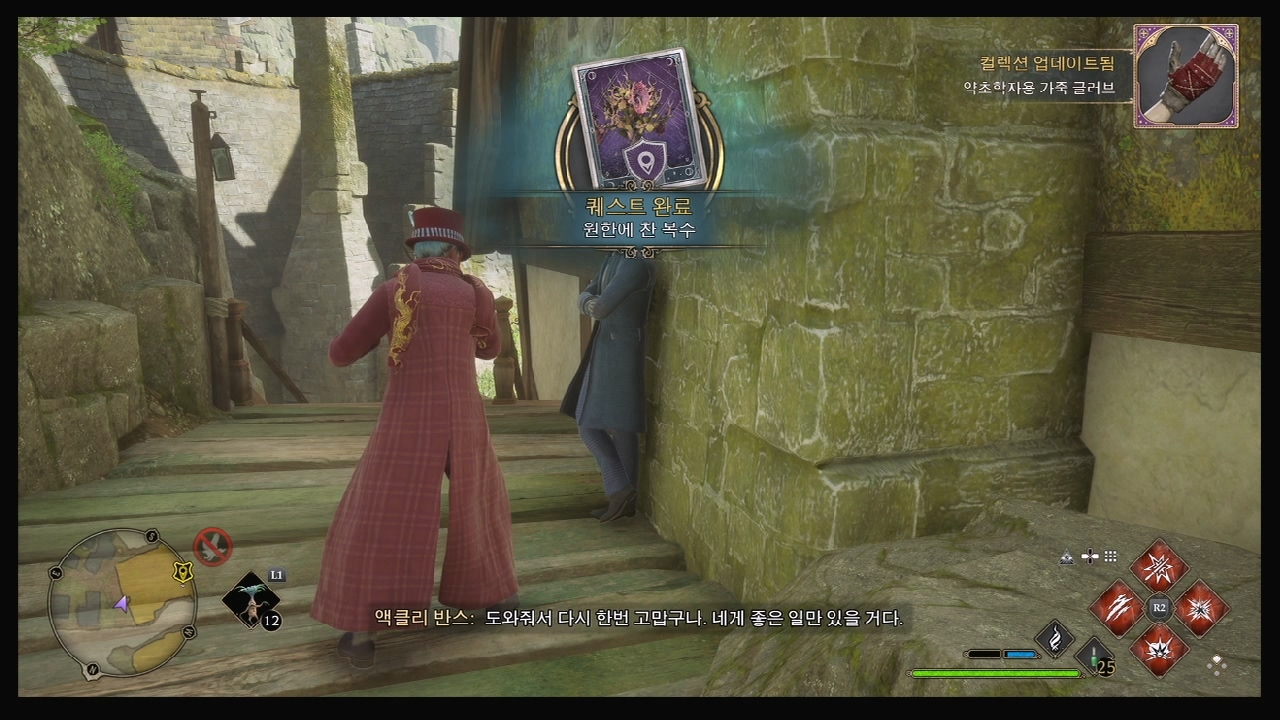Image resolution: width=1280 pixels, height=720 pixels.
Task: Trigger the bottom red explosion spell
Action: click(x=1159, y=648)
